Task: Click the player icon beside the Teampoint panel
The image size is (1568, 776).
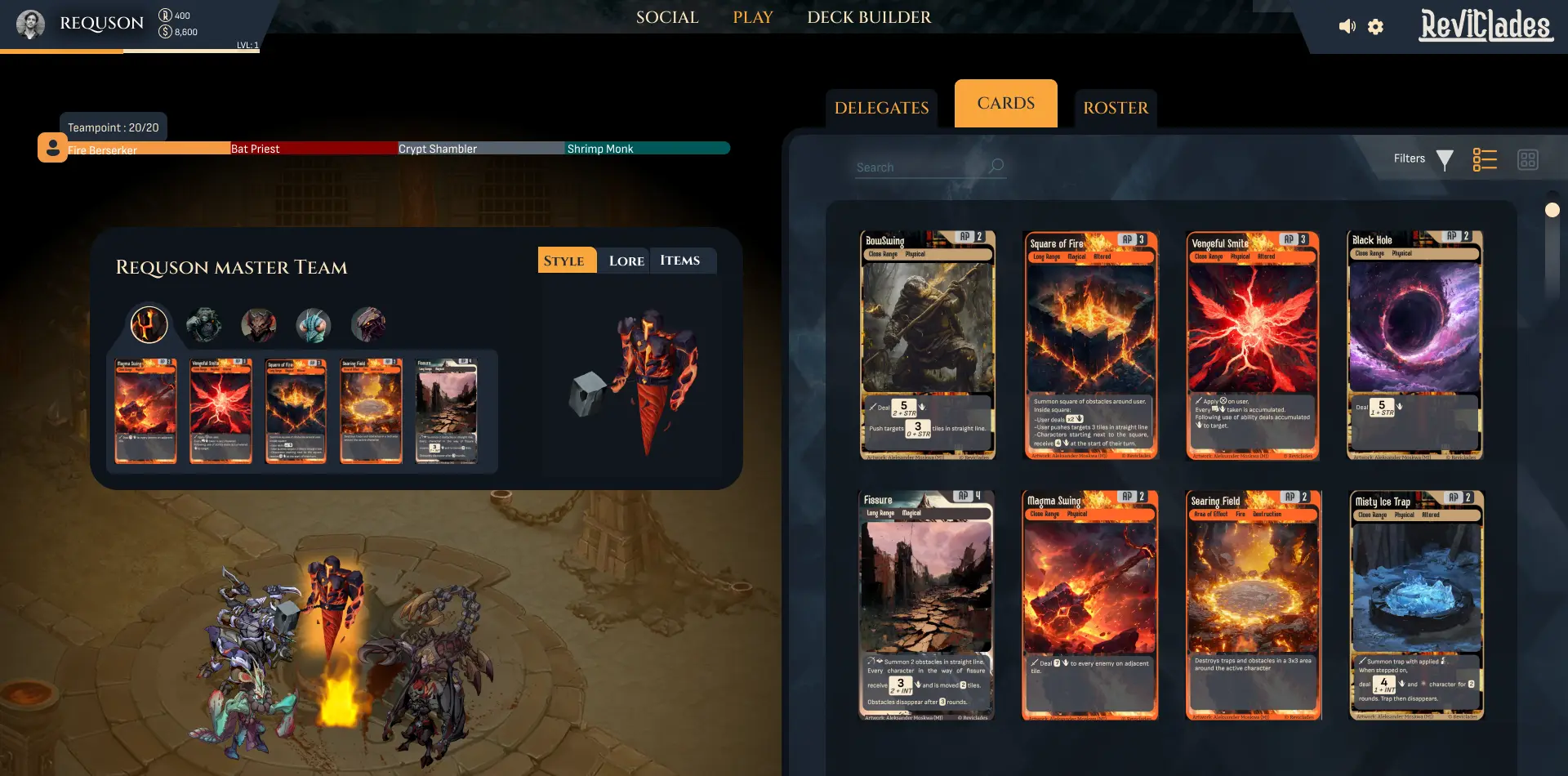Action: tap(51, 148)
